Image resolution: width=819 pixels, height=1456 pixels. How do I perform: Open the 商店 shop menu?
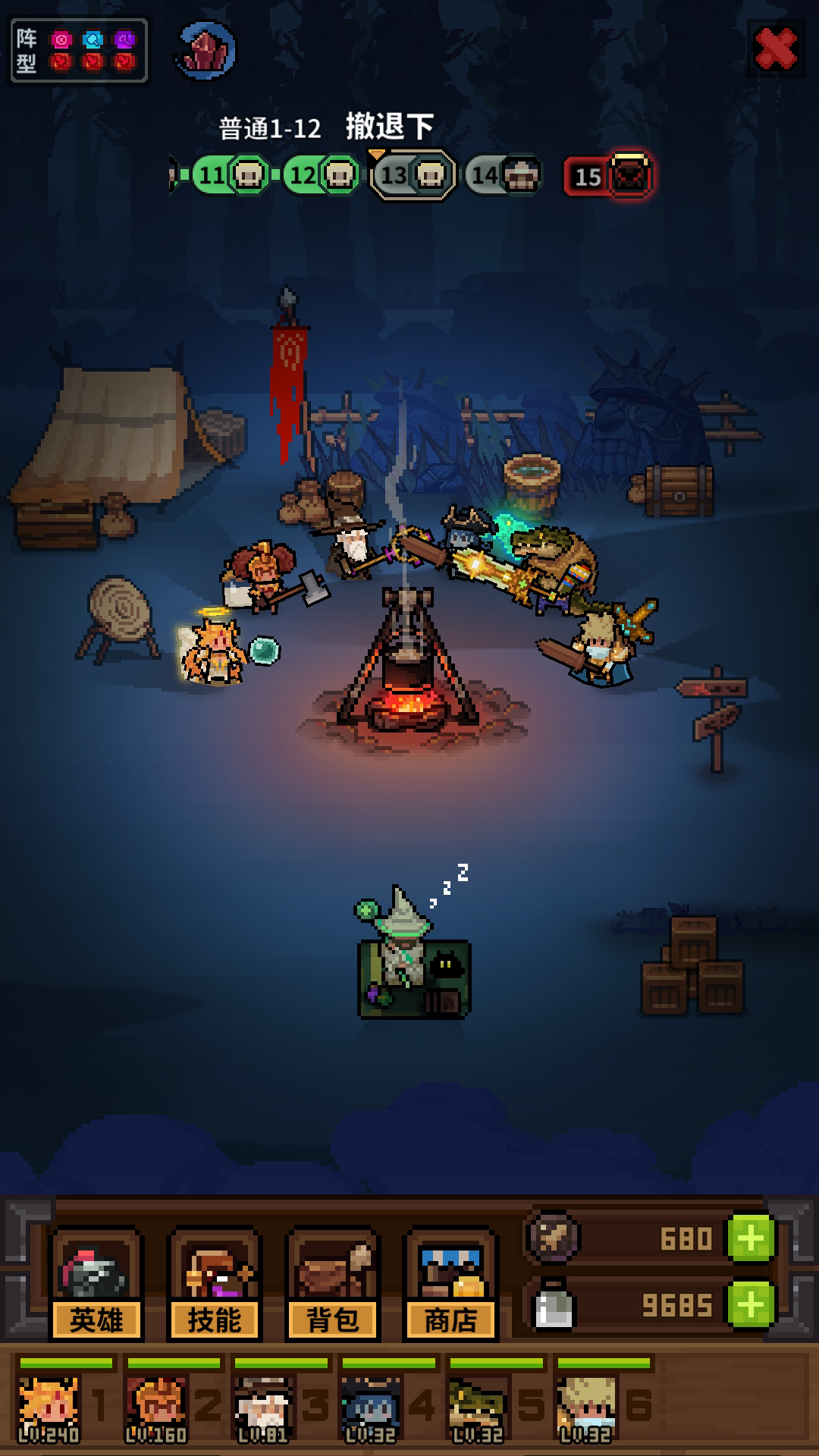tap(451, 1283)
